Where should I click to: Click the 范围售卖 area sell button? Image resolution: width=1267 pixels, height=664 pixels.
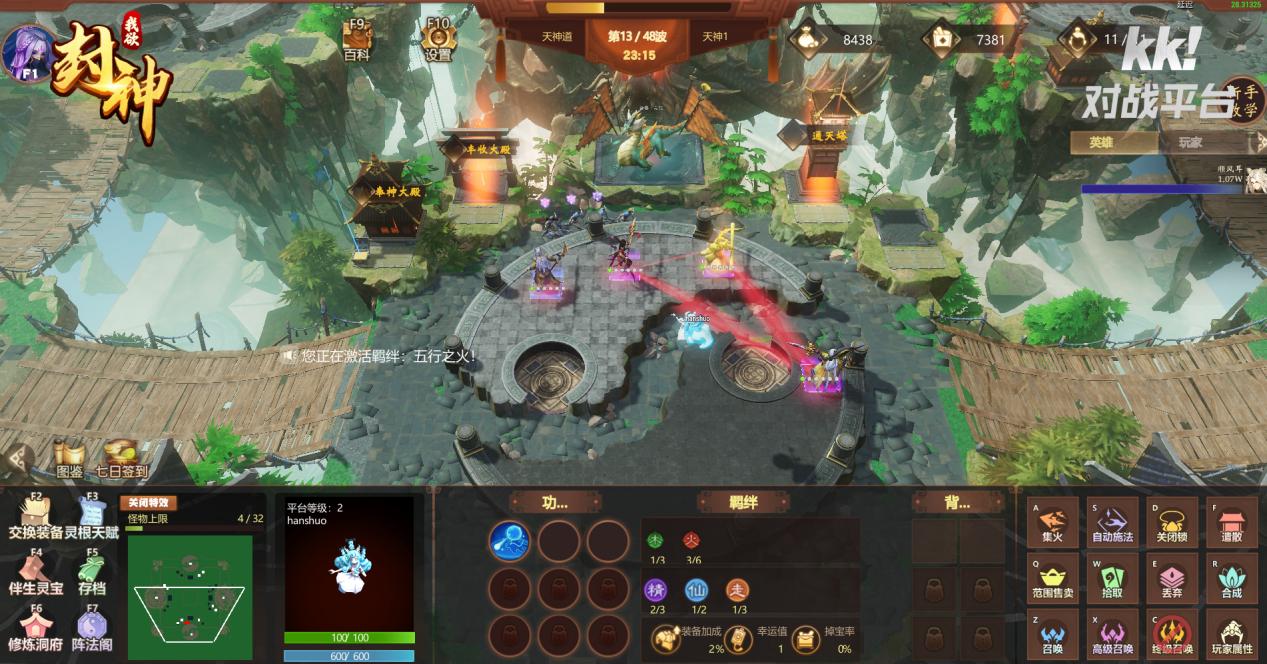1052,579
